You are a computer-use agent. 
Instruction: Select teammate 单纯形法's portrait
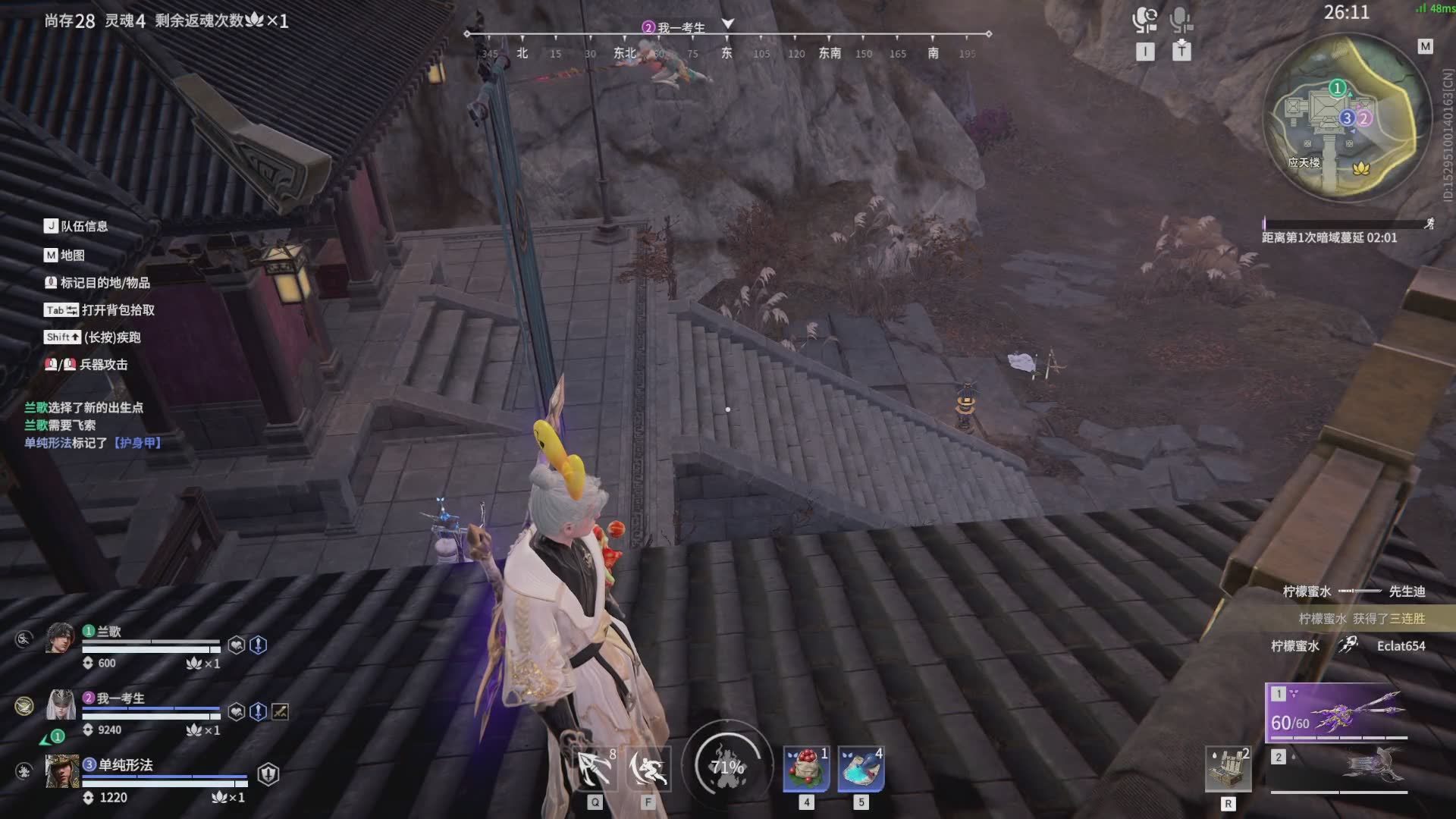click(x=61, y=772)
